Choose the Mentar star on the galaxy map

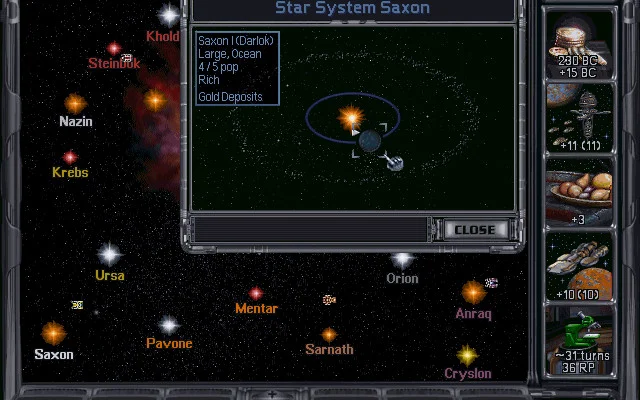pyautogui.click(x=256, y=293)
